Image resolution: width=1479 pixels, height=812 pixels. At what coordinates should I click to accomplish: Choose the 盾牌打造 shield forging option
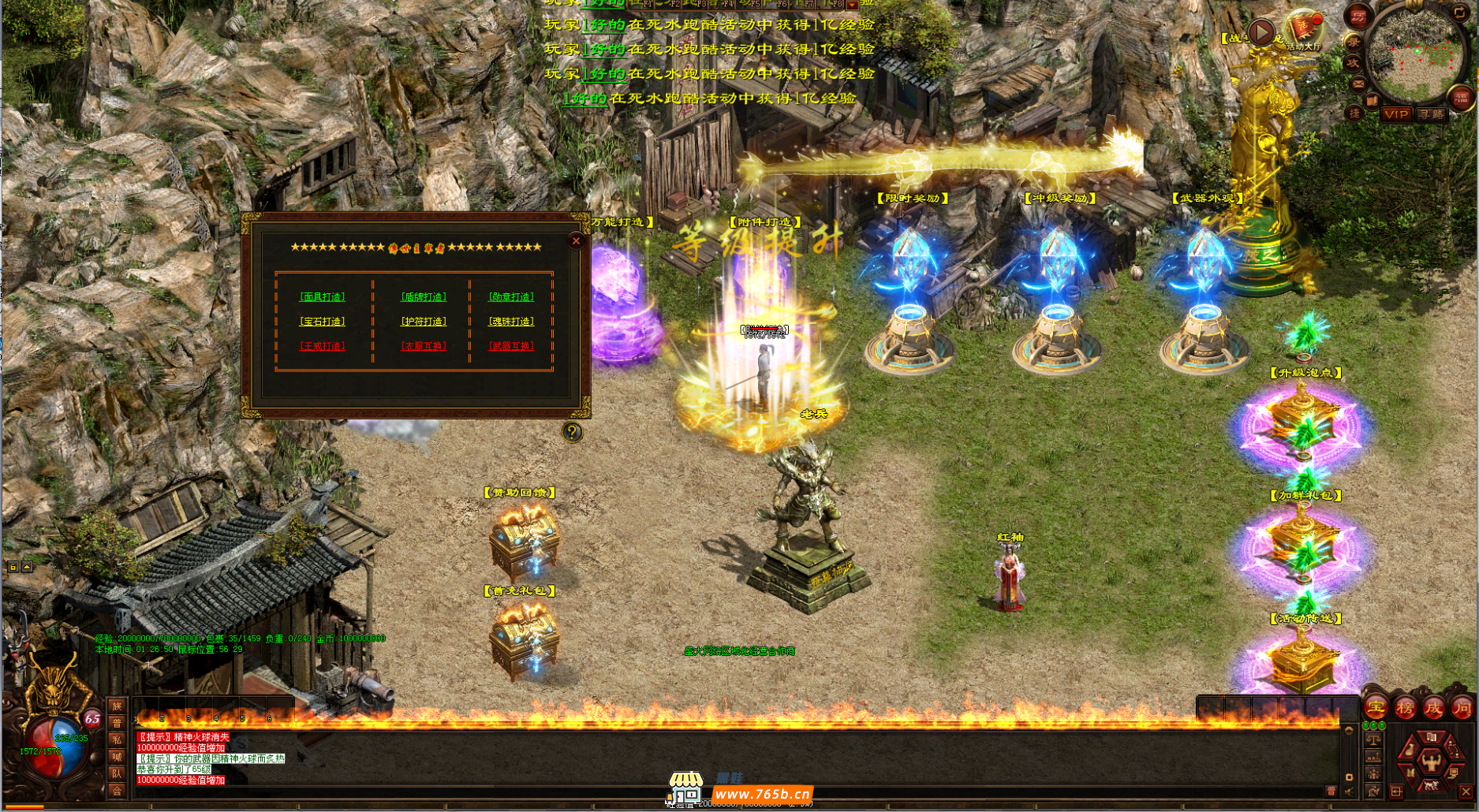424,297
